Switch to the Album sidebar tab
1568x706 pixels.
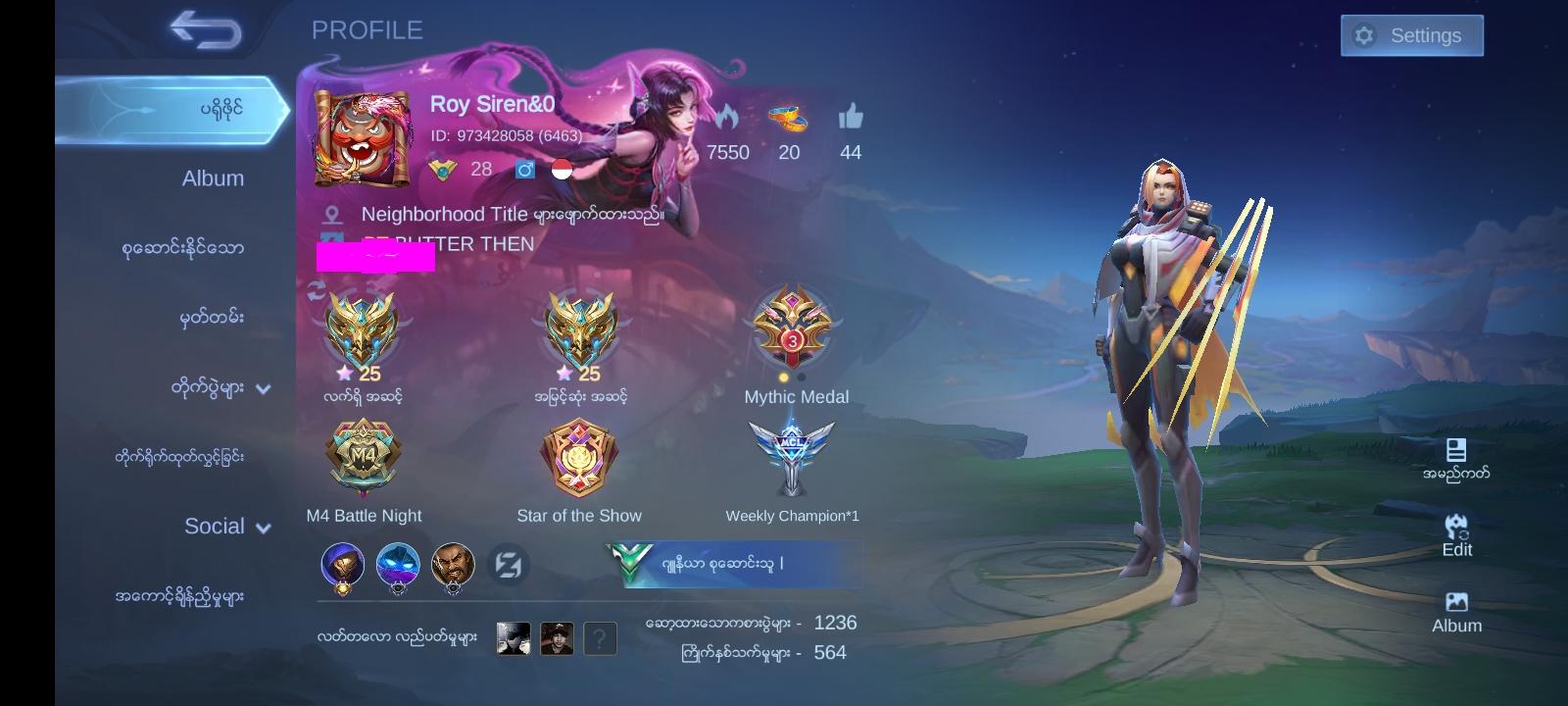click(x=215, y=177)
